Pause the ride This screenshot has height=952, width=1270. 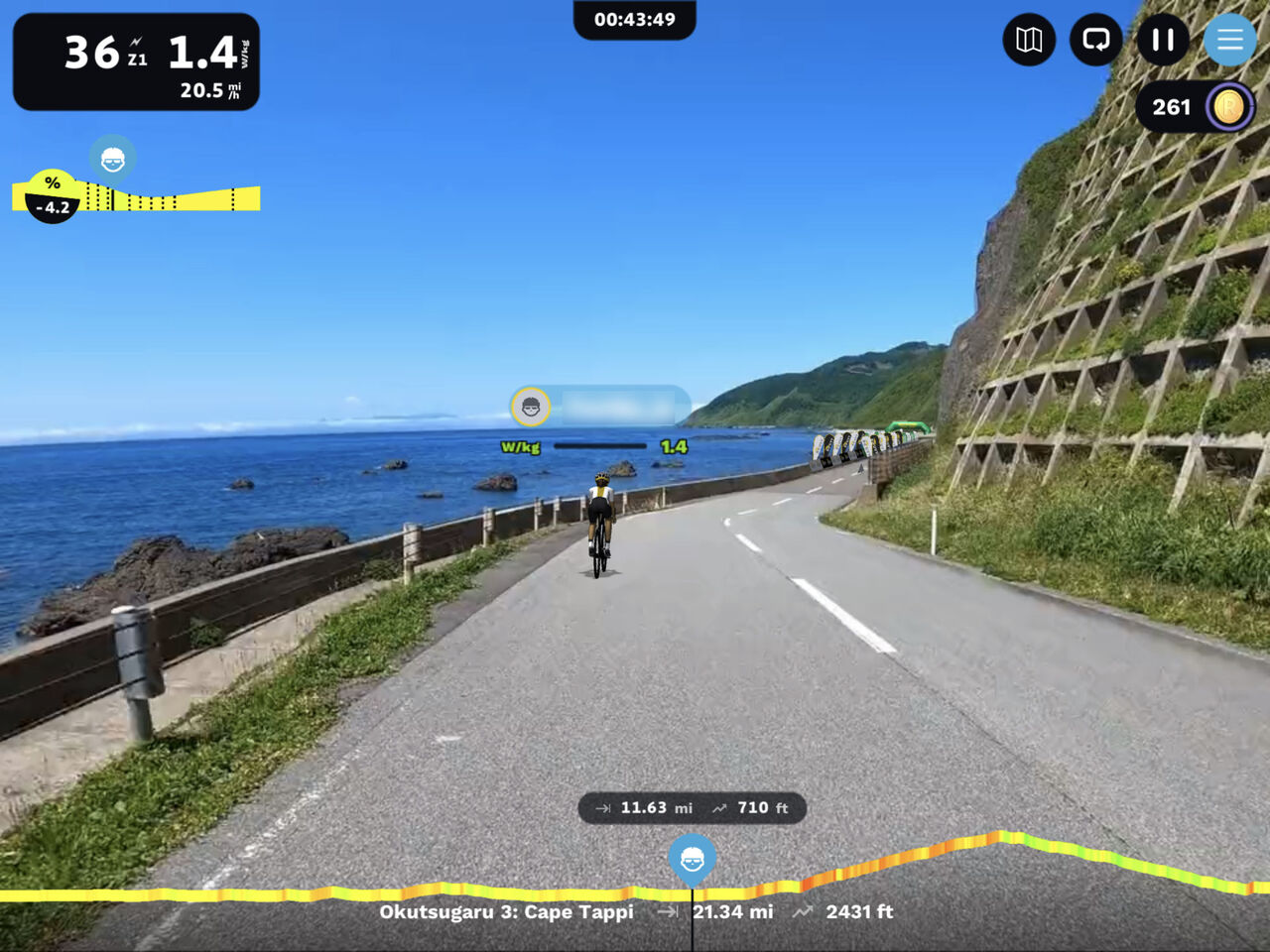click(x=1162, y=41)
